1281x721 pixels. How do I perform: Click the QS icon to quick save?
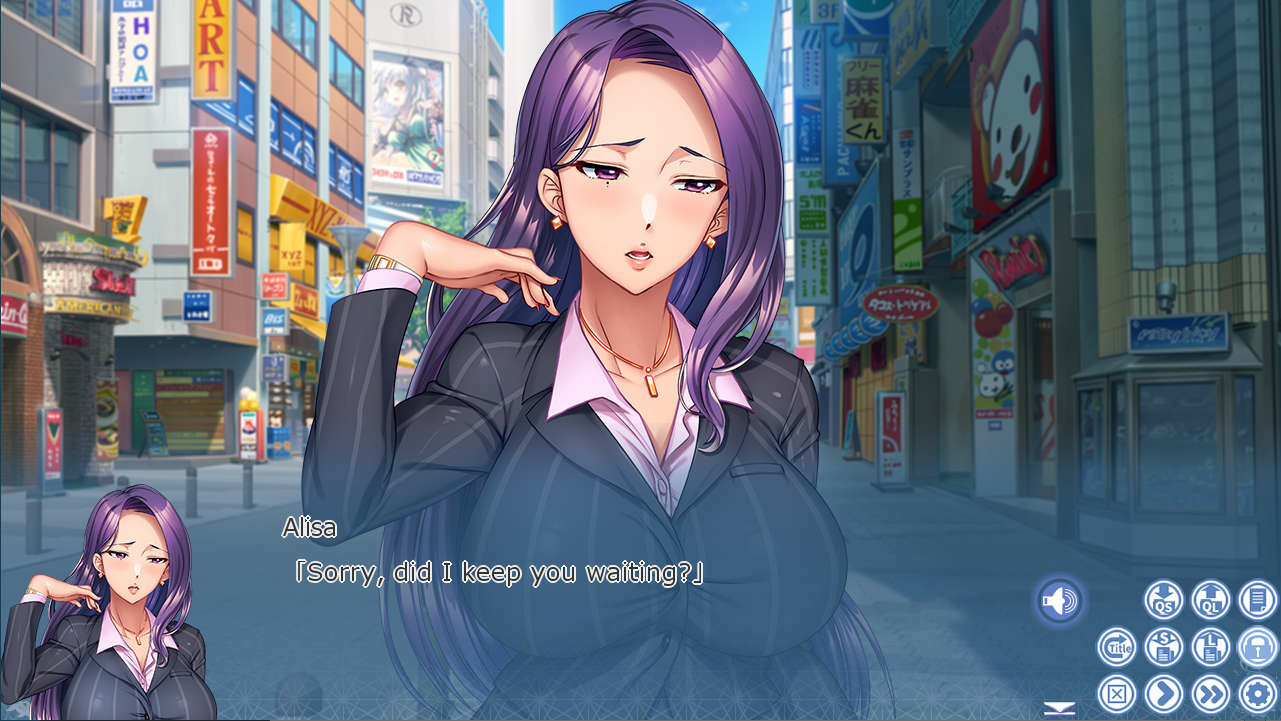point(1163,601)
